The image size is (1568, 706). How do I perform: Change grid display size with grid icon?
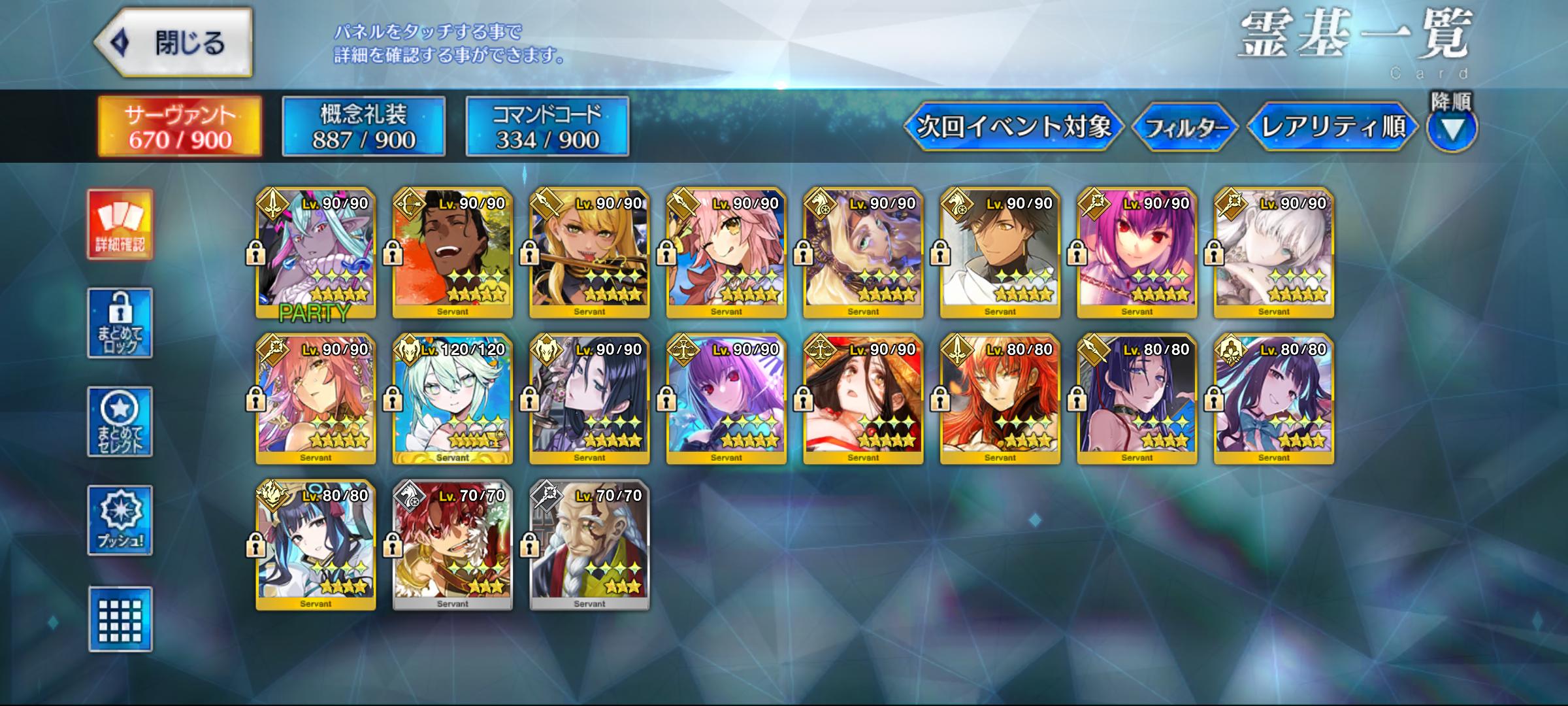pos(120,619)
